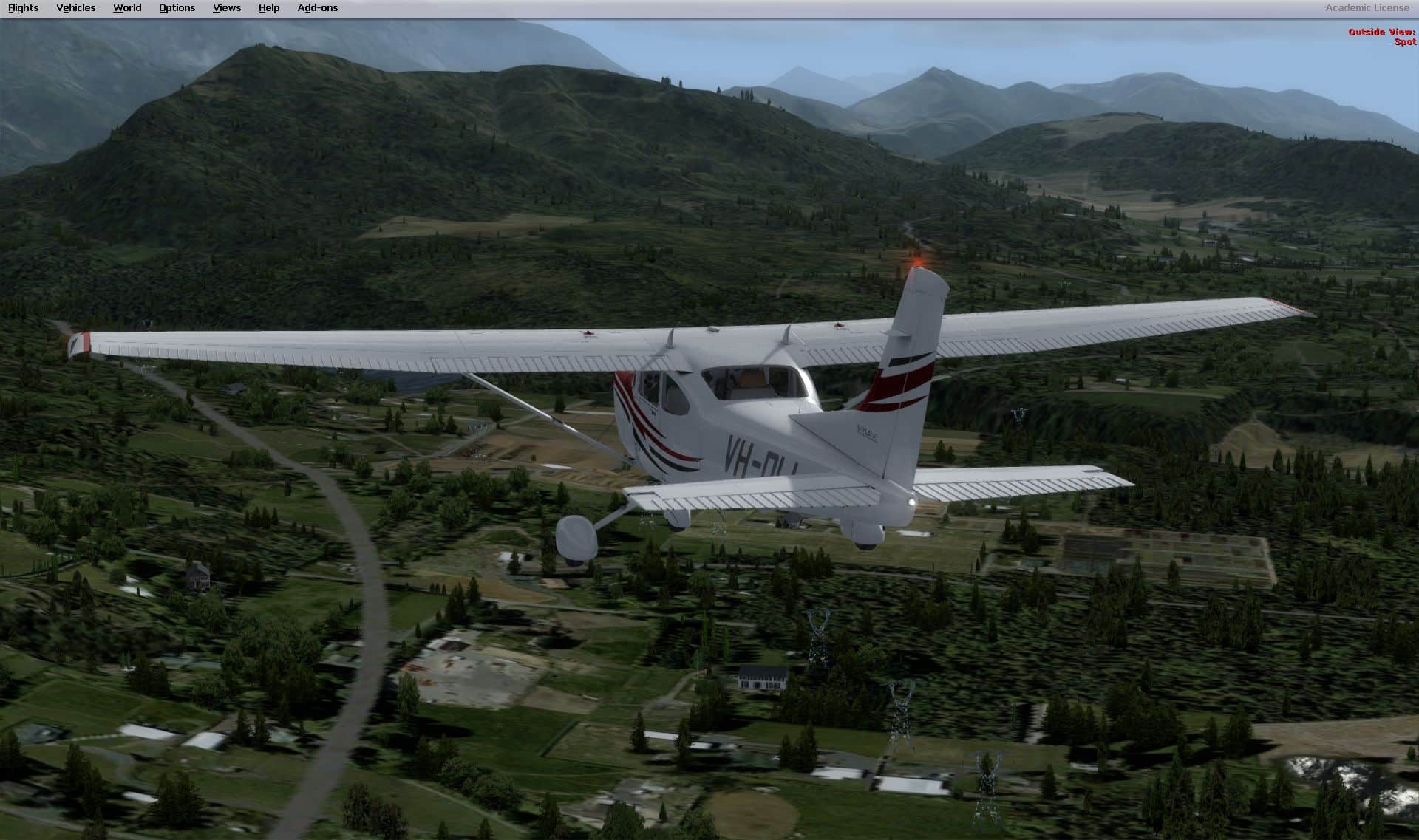Click the World menu

point(127,8)
